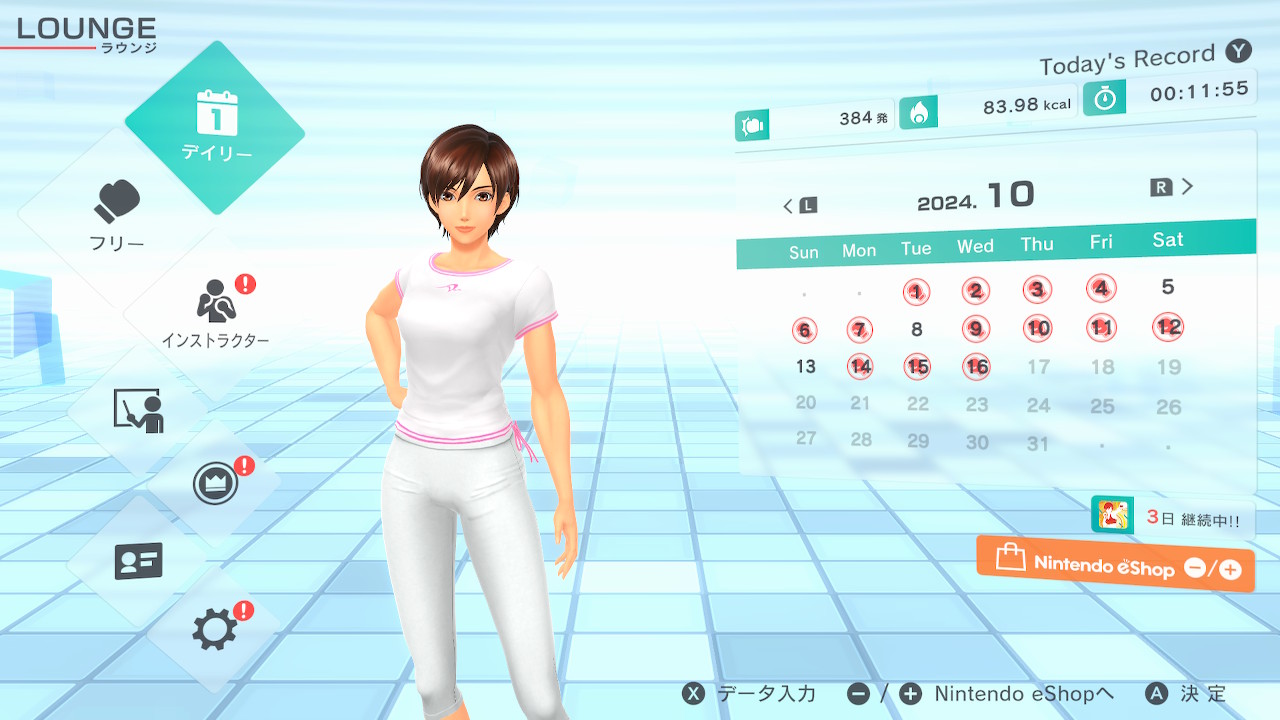Open the crown achievements menu
This screenshot has width=1280, height=720.
(215, 485)
